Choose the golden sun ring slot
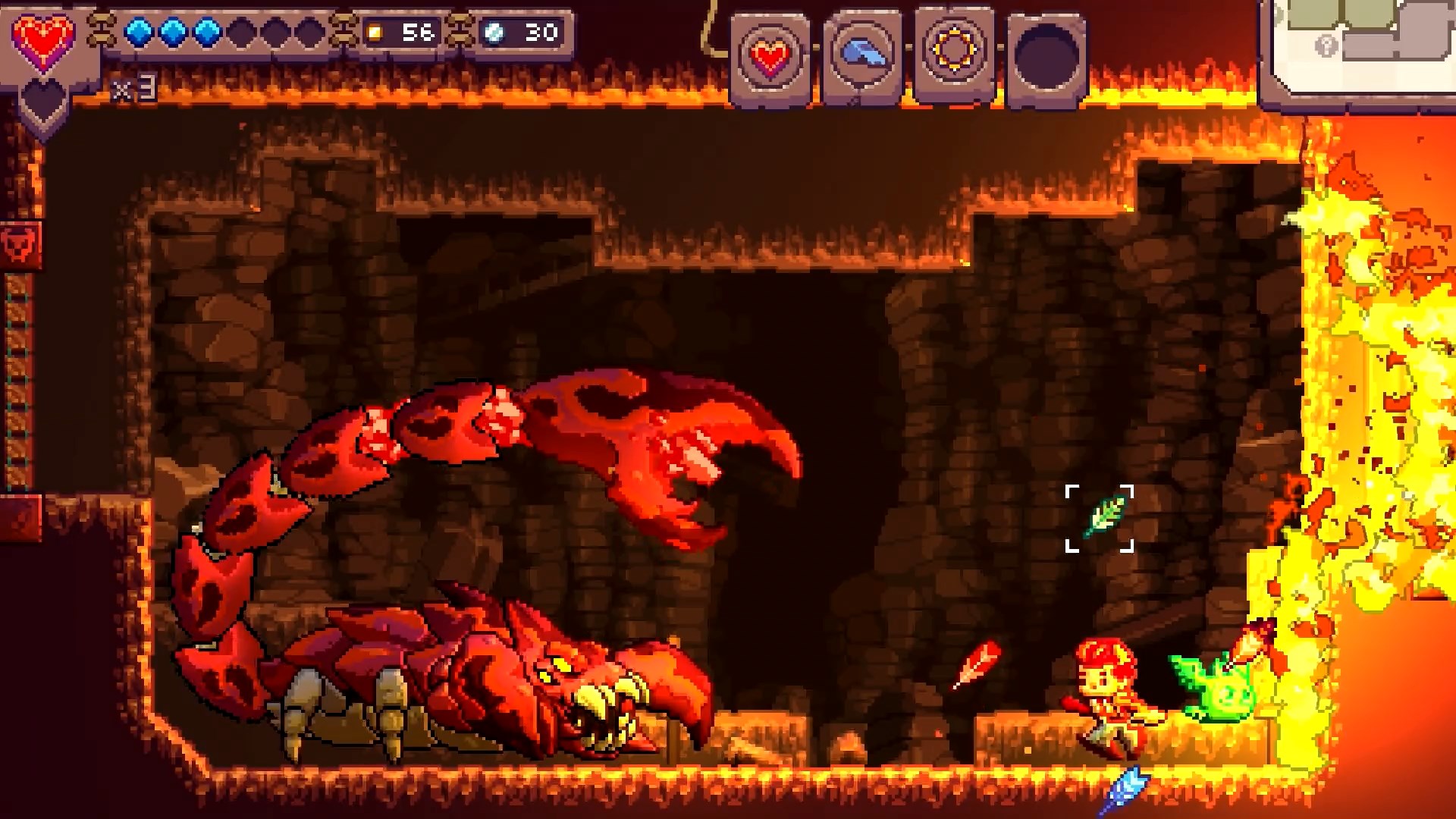The image size is (1456, 819). point(954,52)
